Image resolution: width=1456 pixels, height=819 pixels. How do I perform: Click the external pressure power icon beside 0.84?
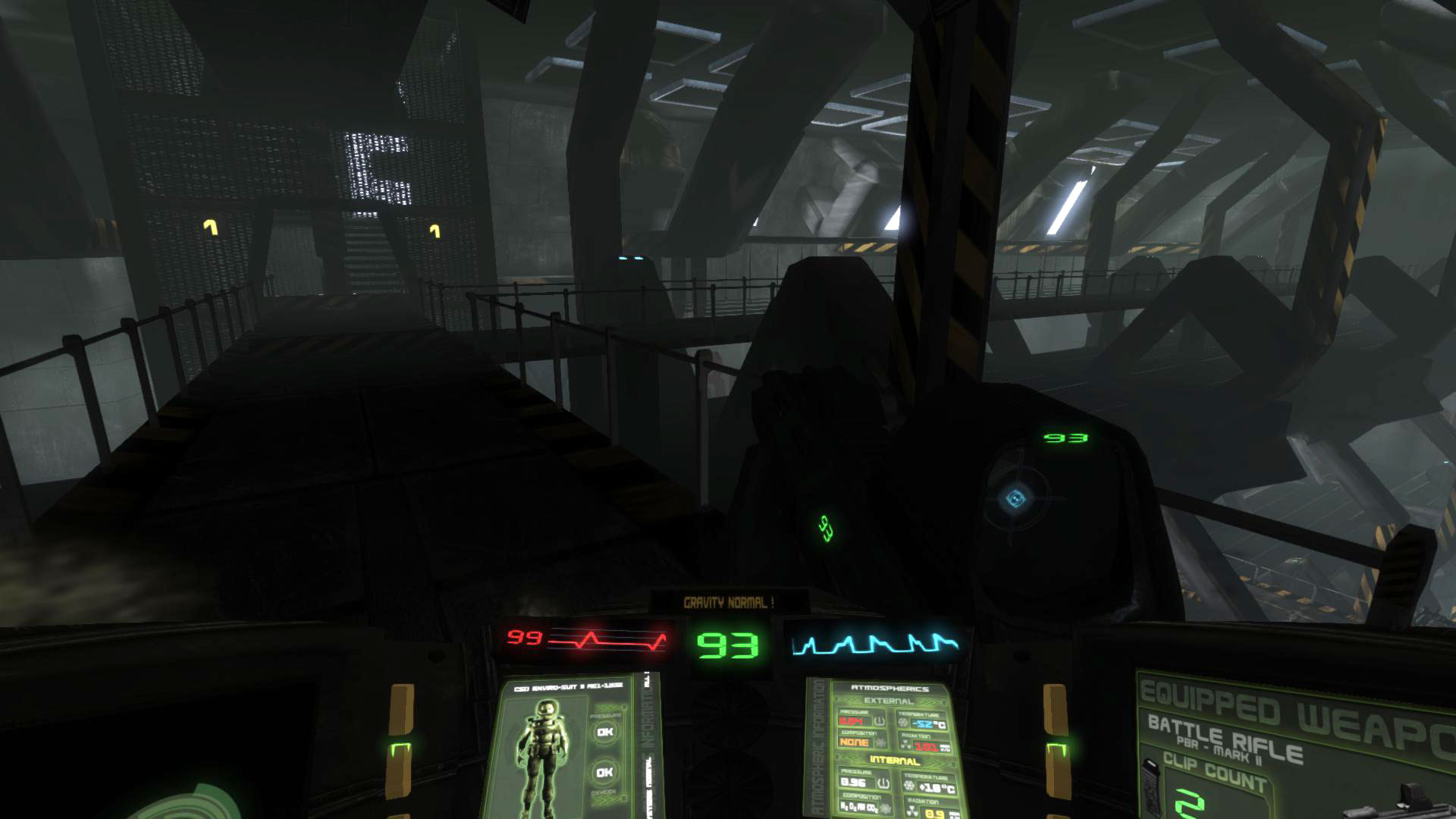[879, 720]
